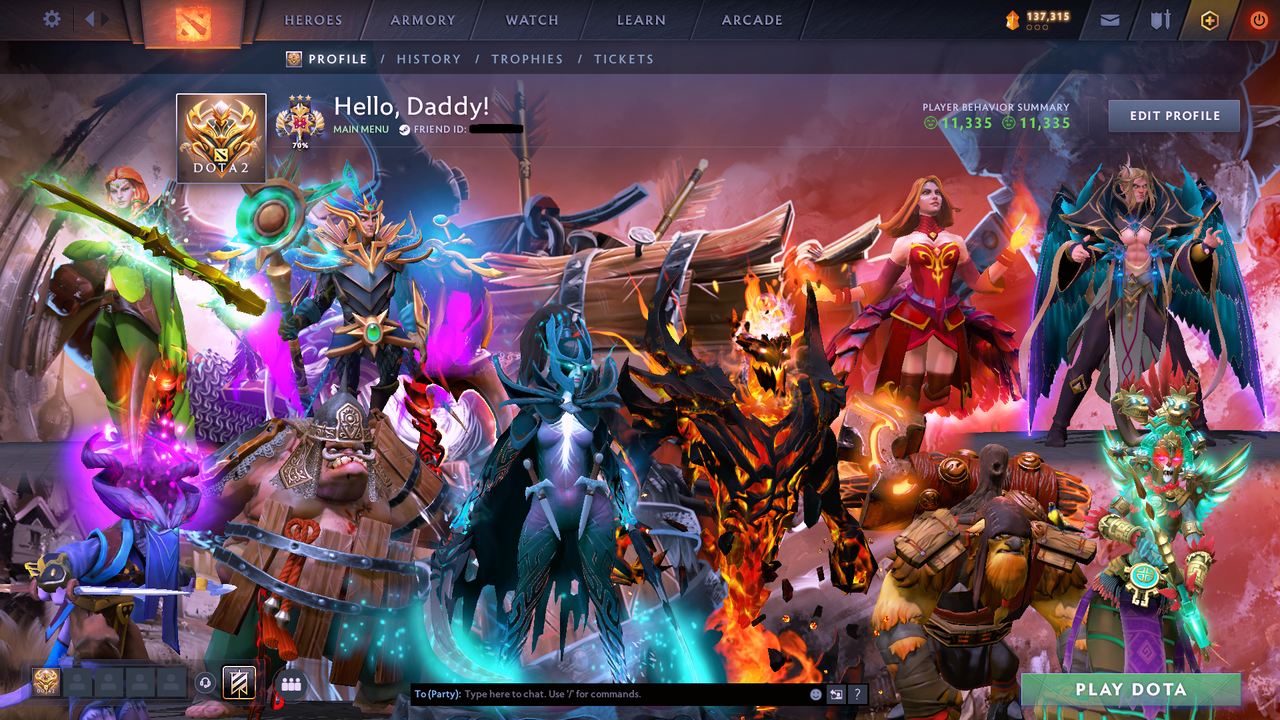This screenshot has height=720, width=1280.
Task: Click the back navigation chevron next to settings
Action: [x=88, y=18]
